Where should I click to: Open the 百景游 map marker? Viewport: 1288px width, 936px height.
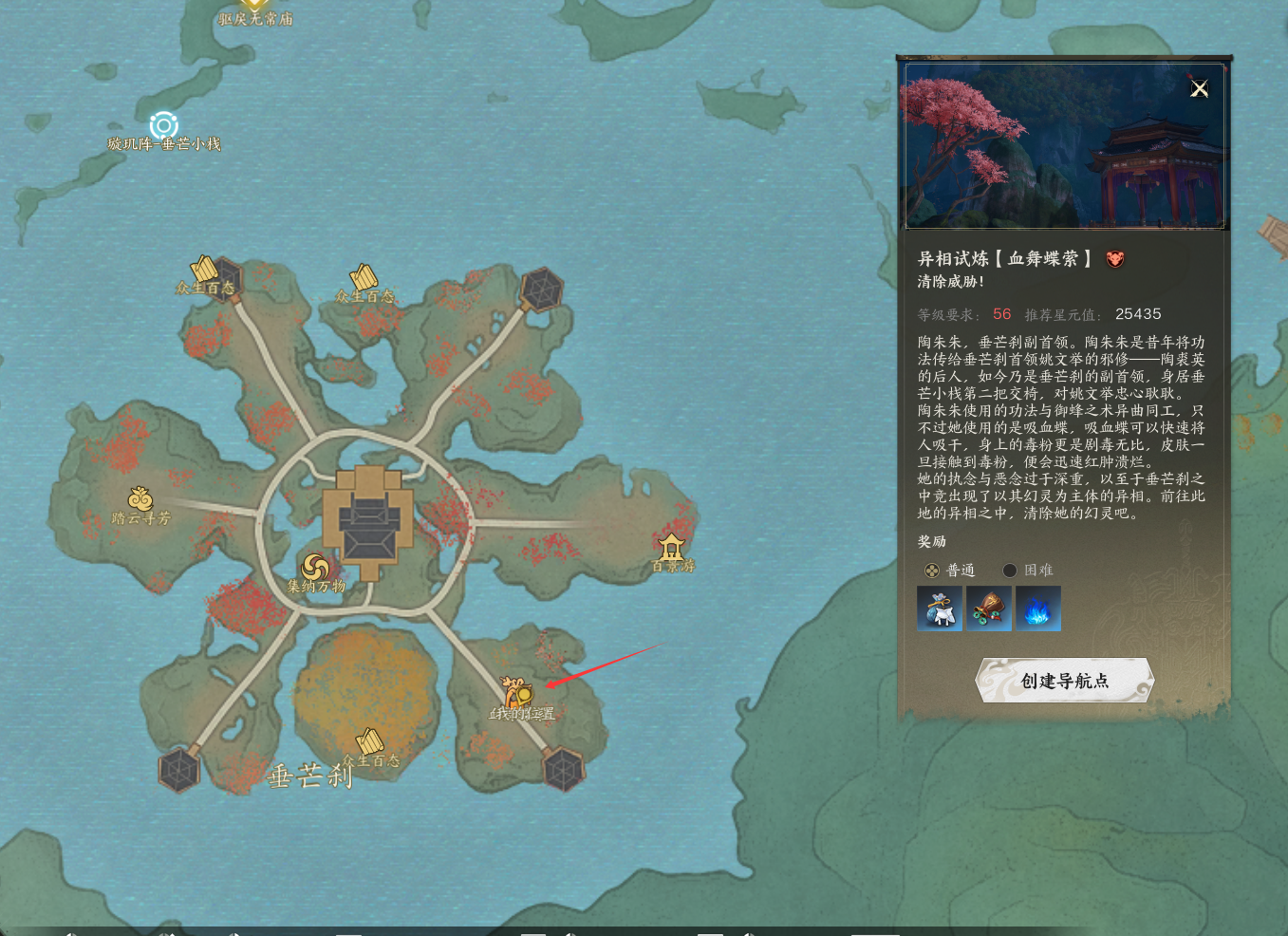[x=672, y=547]
